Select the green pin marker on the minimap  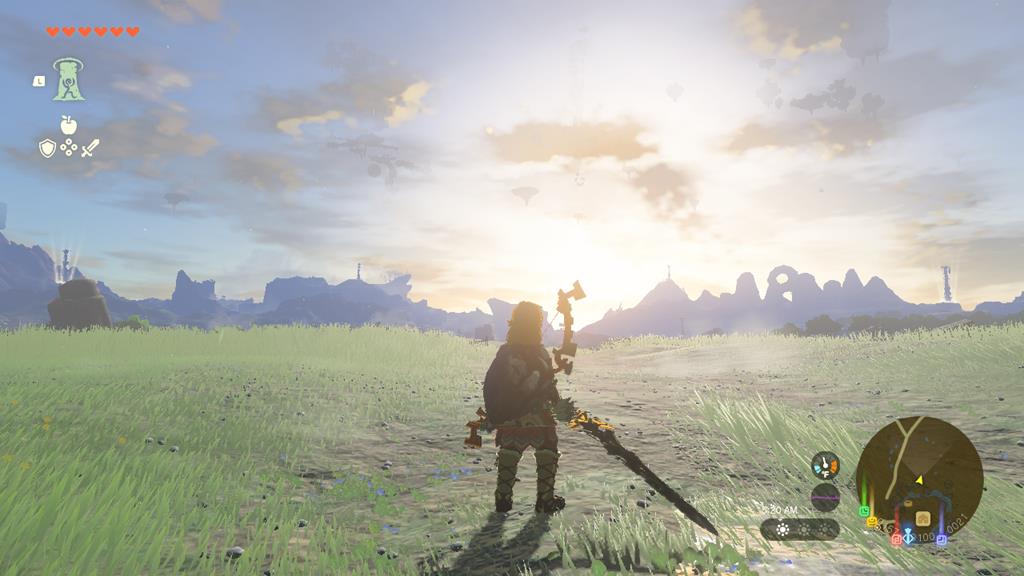coord(864,510)
